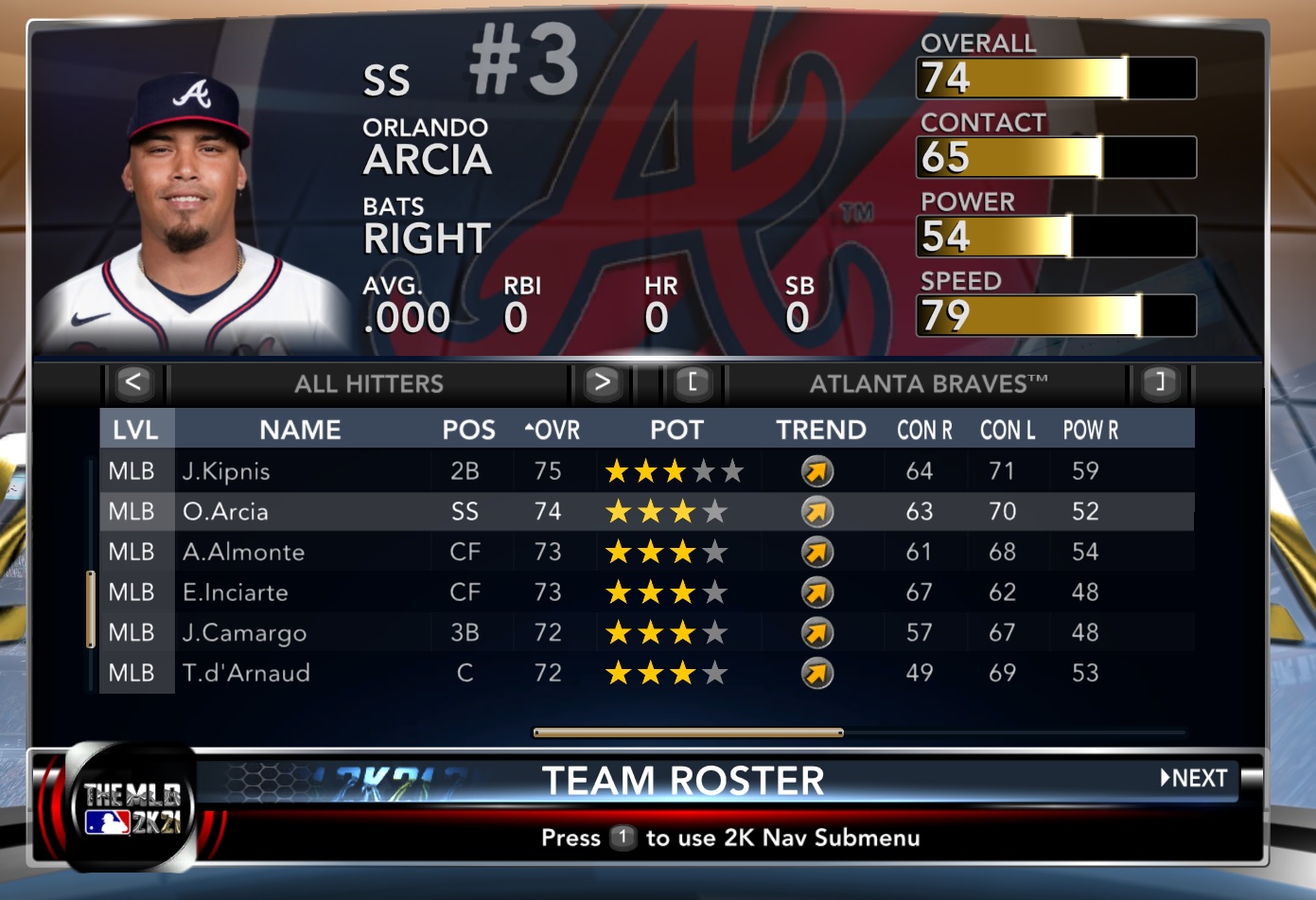This screenshot has height=900, width=1316.
Task: Sort players by POS column header
Action: pyautogui.click(x=468, y=431)
